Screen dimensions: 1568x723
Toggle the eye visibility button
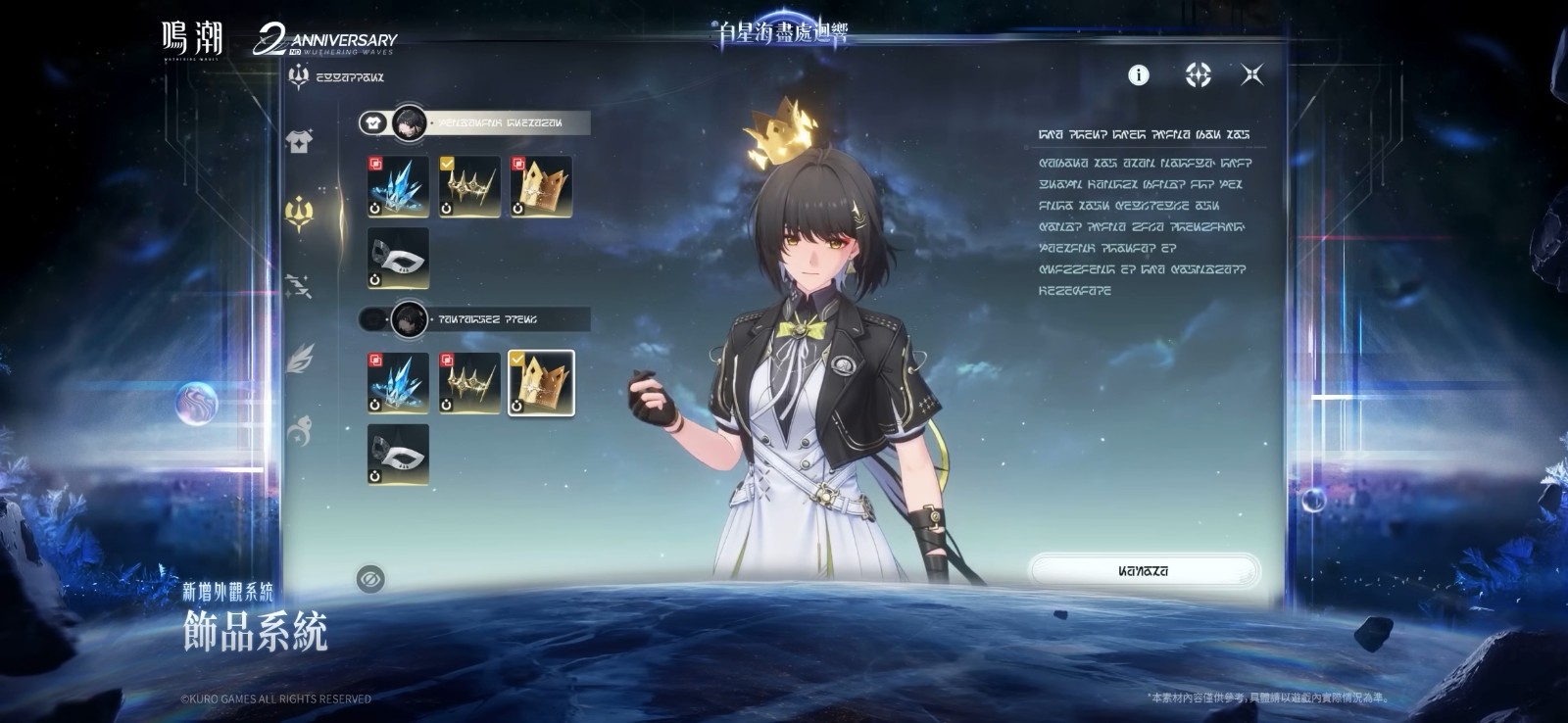[370, 579]
